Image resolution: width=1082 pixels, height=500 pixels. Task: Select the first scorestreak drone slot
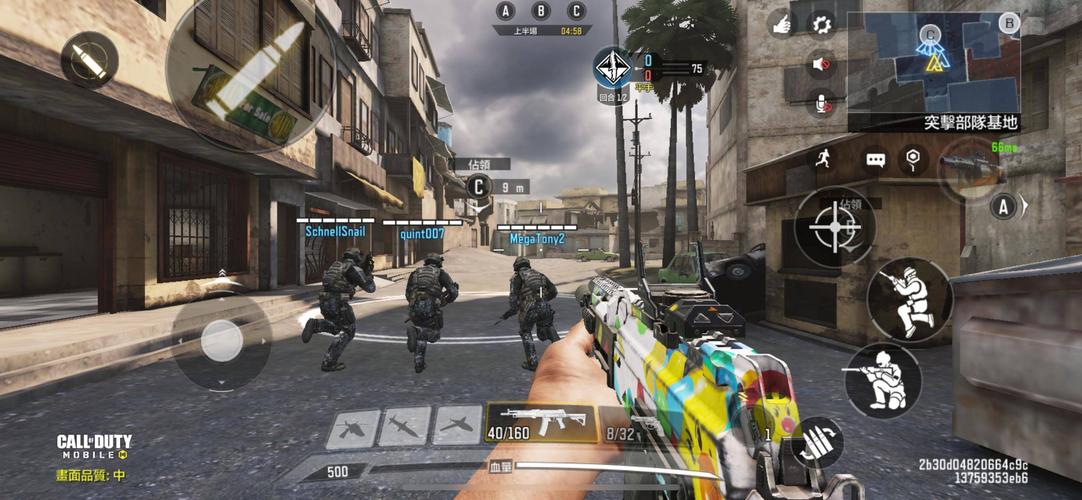[352, 428]
